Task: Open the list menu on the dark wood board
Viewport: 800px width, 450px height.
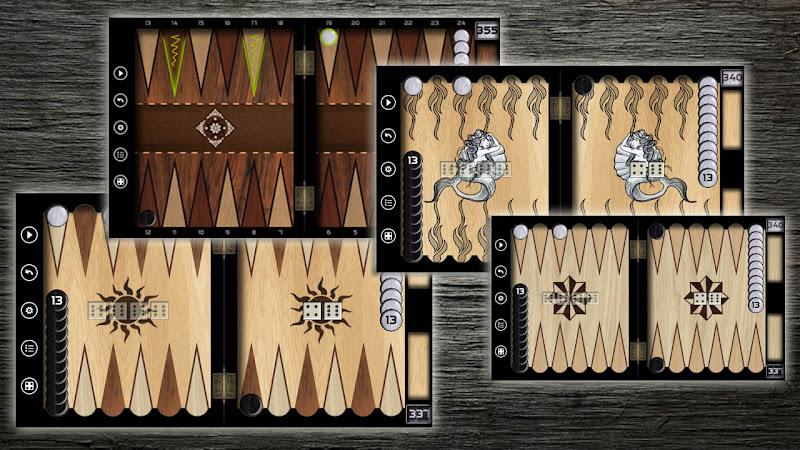Action: click(x=121, y=154)
